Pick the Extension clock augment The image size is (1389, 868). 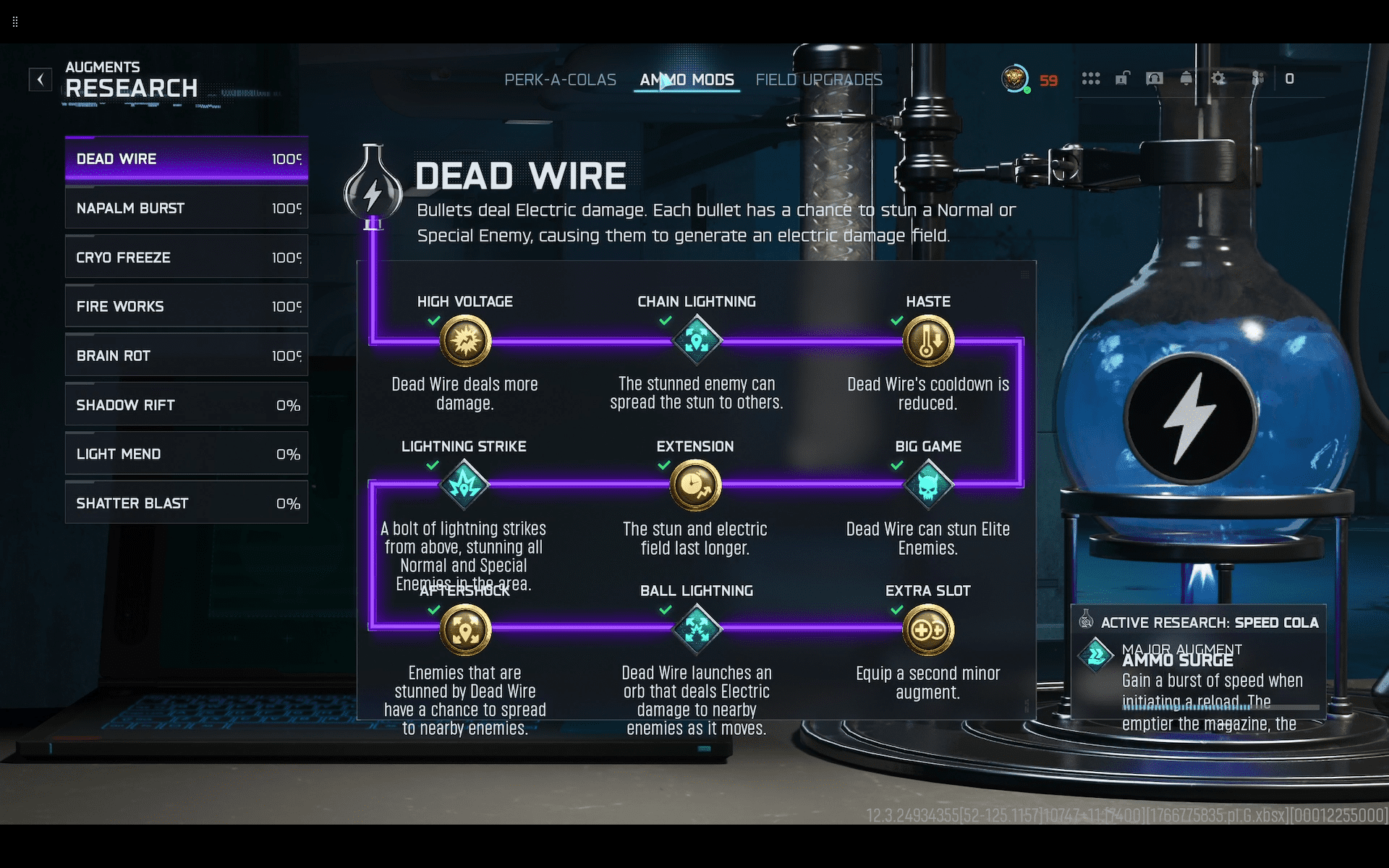coord(695,485)
